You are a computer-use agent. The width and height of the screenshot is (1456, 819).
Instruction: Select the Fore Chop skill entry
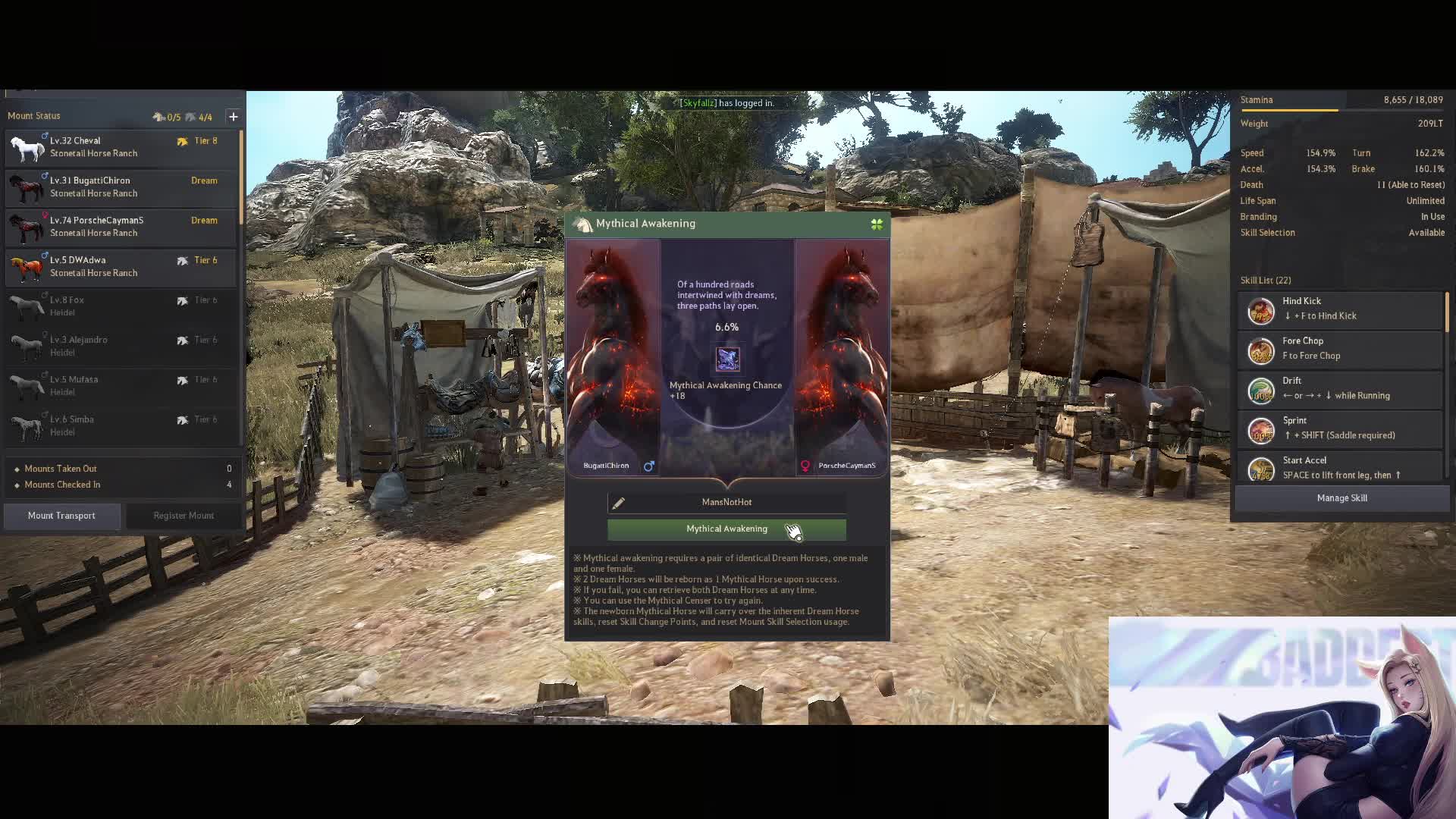point(1339,349)
